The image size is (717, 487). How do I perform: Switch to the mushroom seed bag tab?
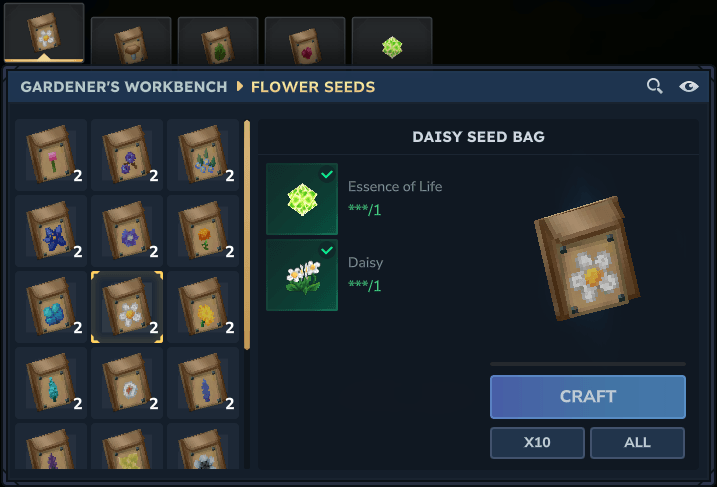131,42
